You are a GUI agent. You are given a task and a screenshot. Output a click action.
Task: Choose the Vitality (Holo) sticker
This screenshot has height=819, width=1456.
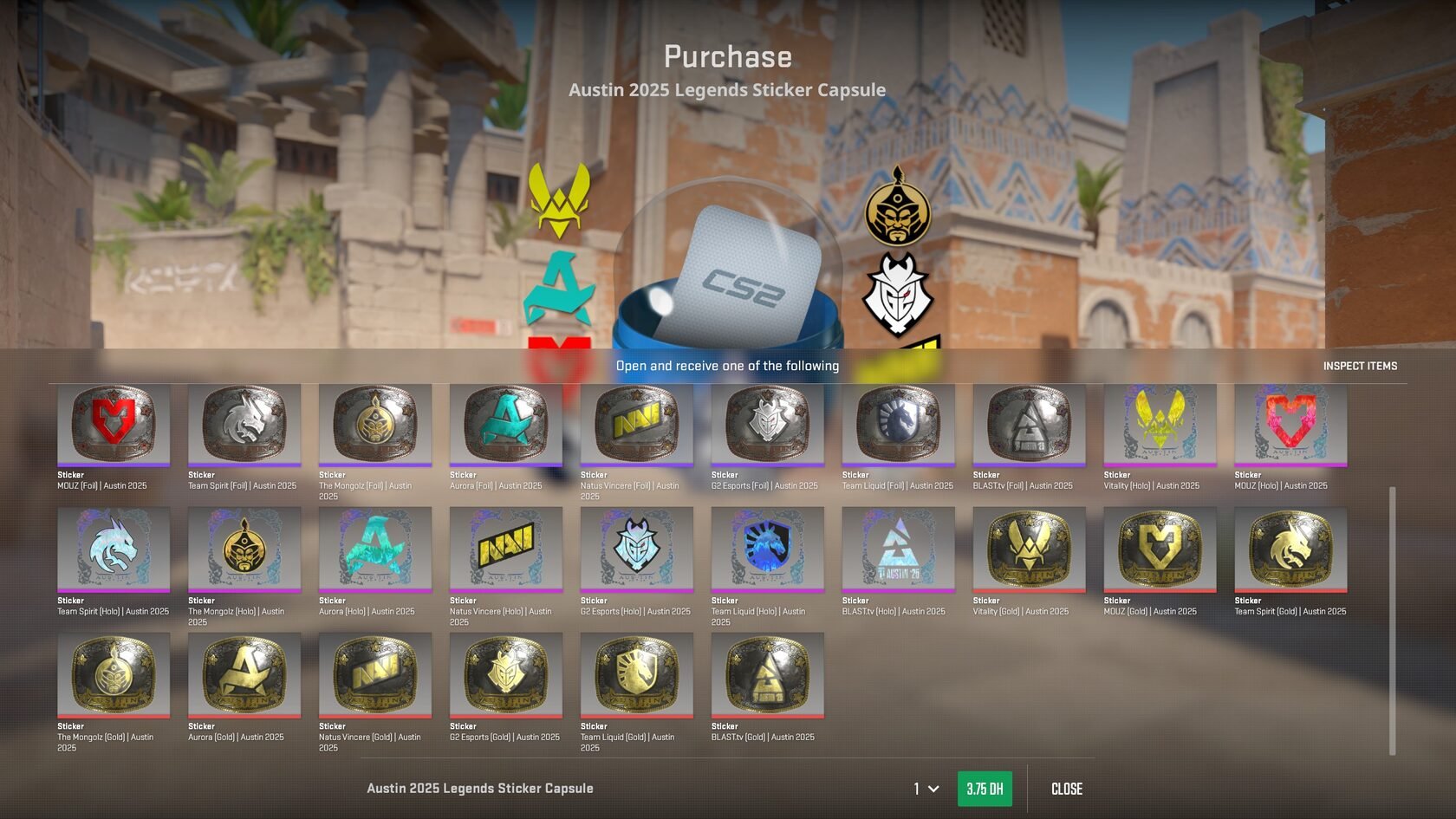tap(1160, 425)
